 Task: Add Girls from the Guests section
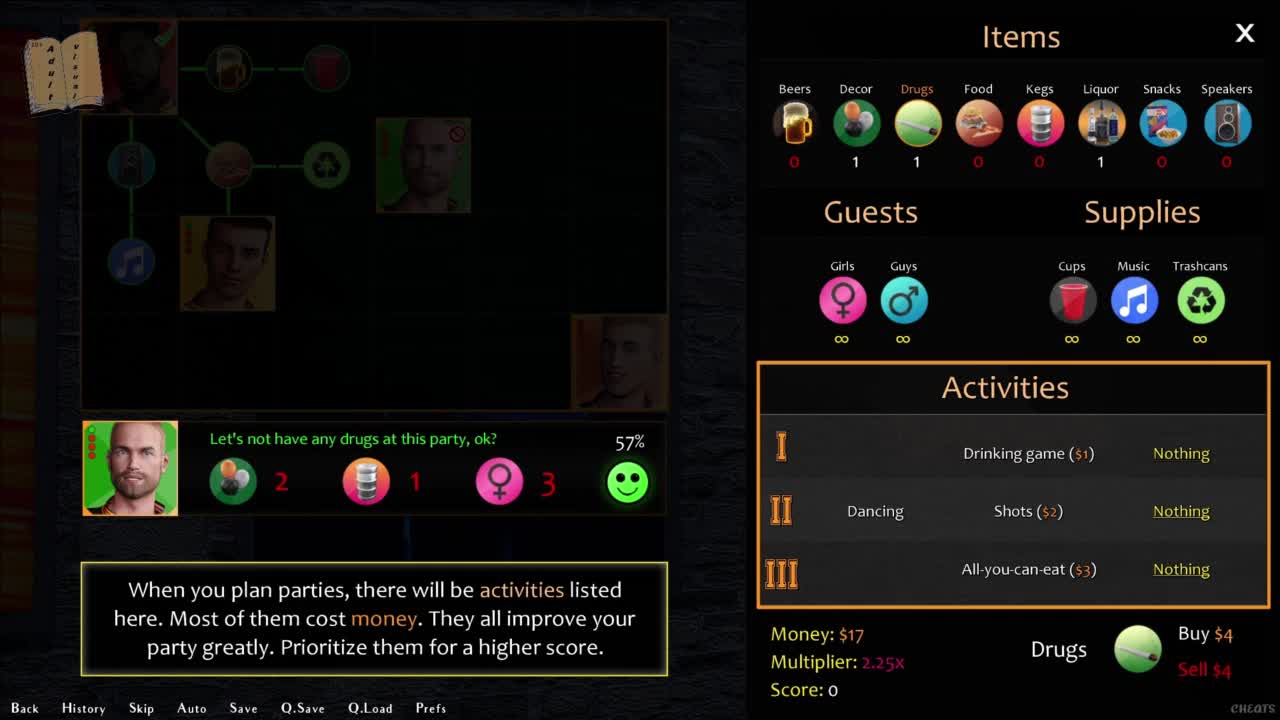842,301
